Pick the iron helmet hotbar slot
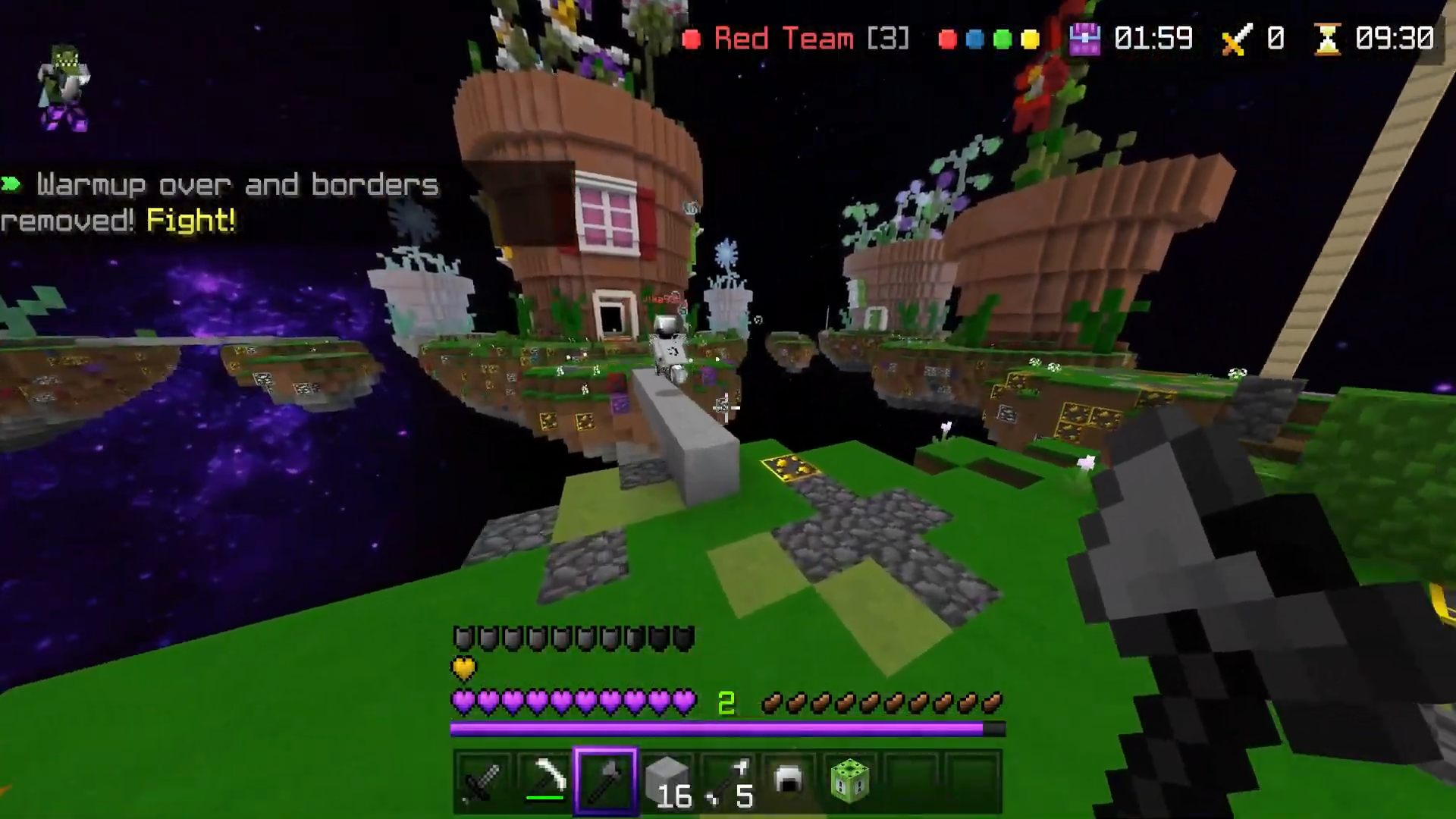This screenshot has height=819, width=1456. [789, 781]
